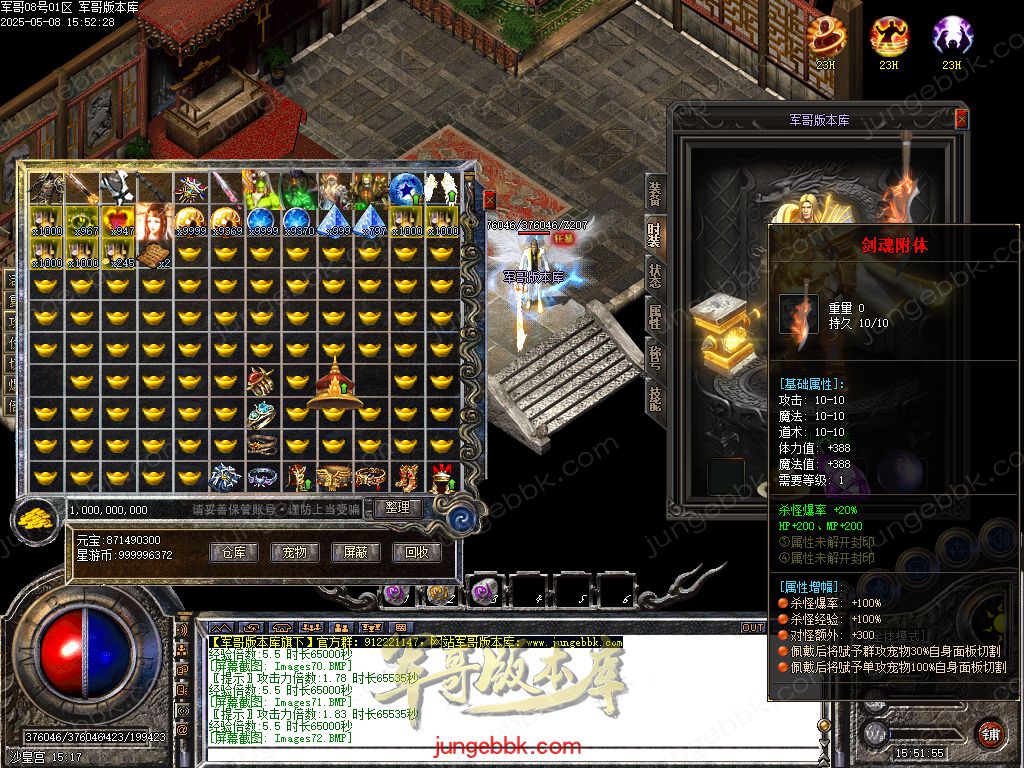Open the shop 铺 round button
Screen dimensions: 1024x768
pyautogui.click(x=990, y=733)
